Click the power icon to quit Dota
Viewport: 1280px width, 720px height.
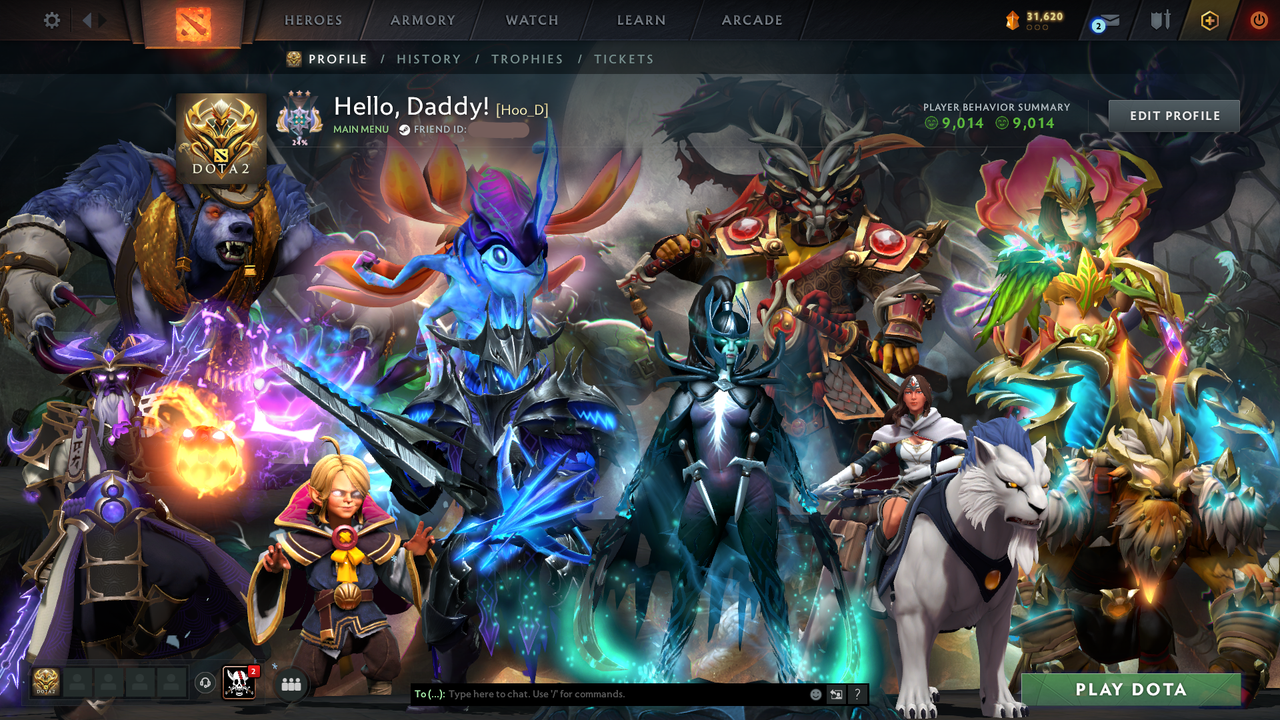click(1258, 18)
